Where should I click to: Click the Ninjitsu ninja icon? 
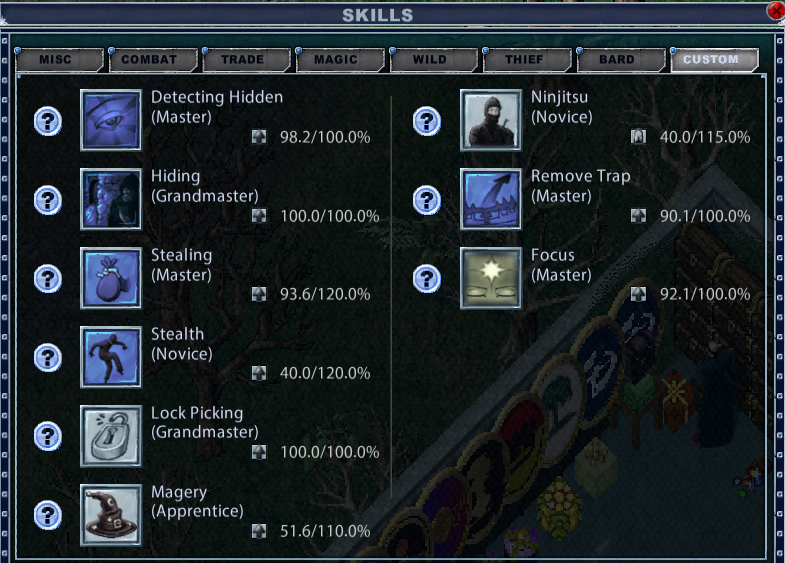(491, 120)
